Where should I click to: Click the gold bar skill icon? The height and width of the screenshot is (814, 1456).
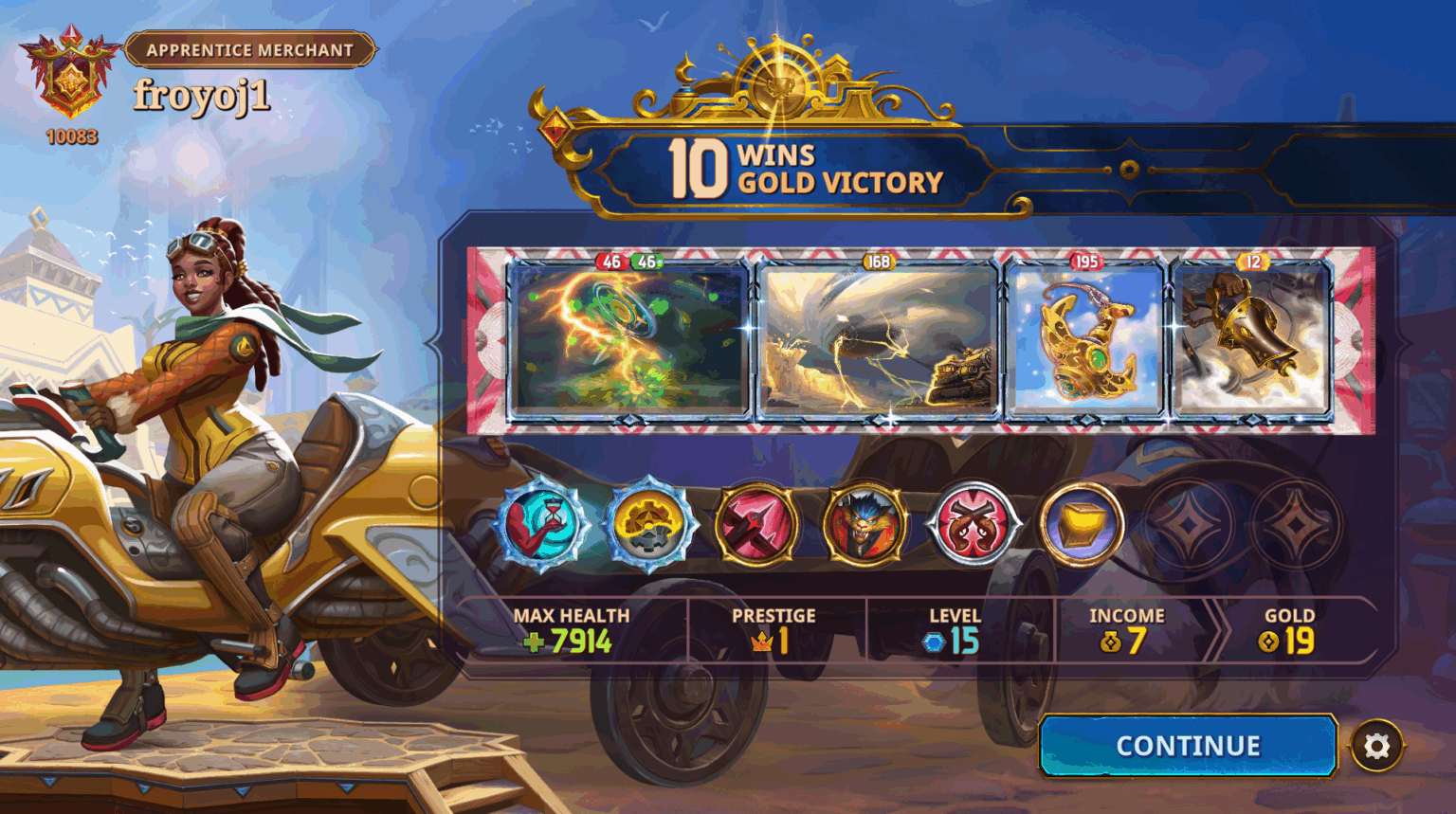(x=1080, y=524)
